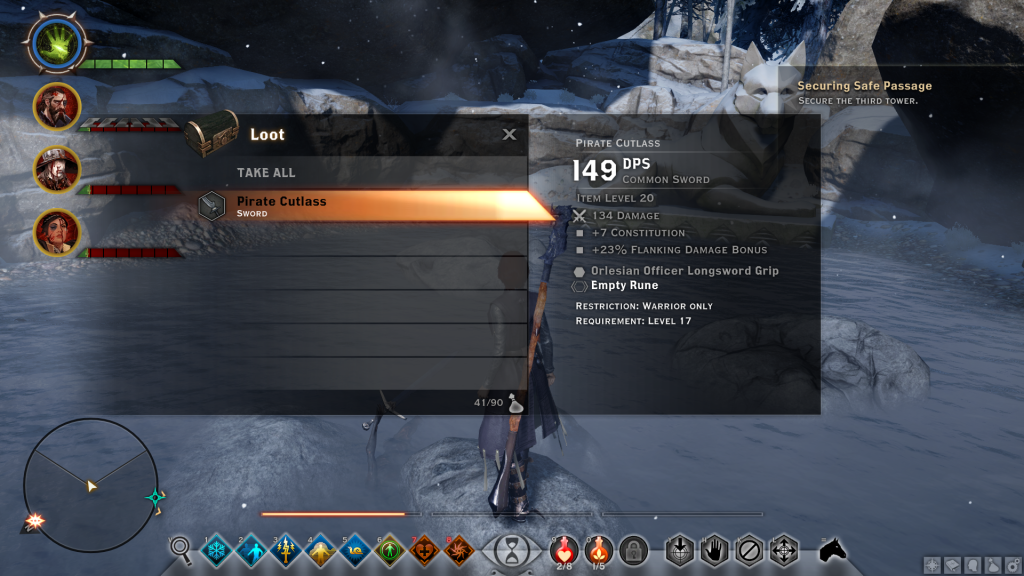The image size is (1024, 576).
Task: Select the bearded companion with eyepatch portrait
Action: coord(57,106)
